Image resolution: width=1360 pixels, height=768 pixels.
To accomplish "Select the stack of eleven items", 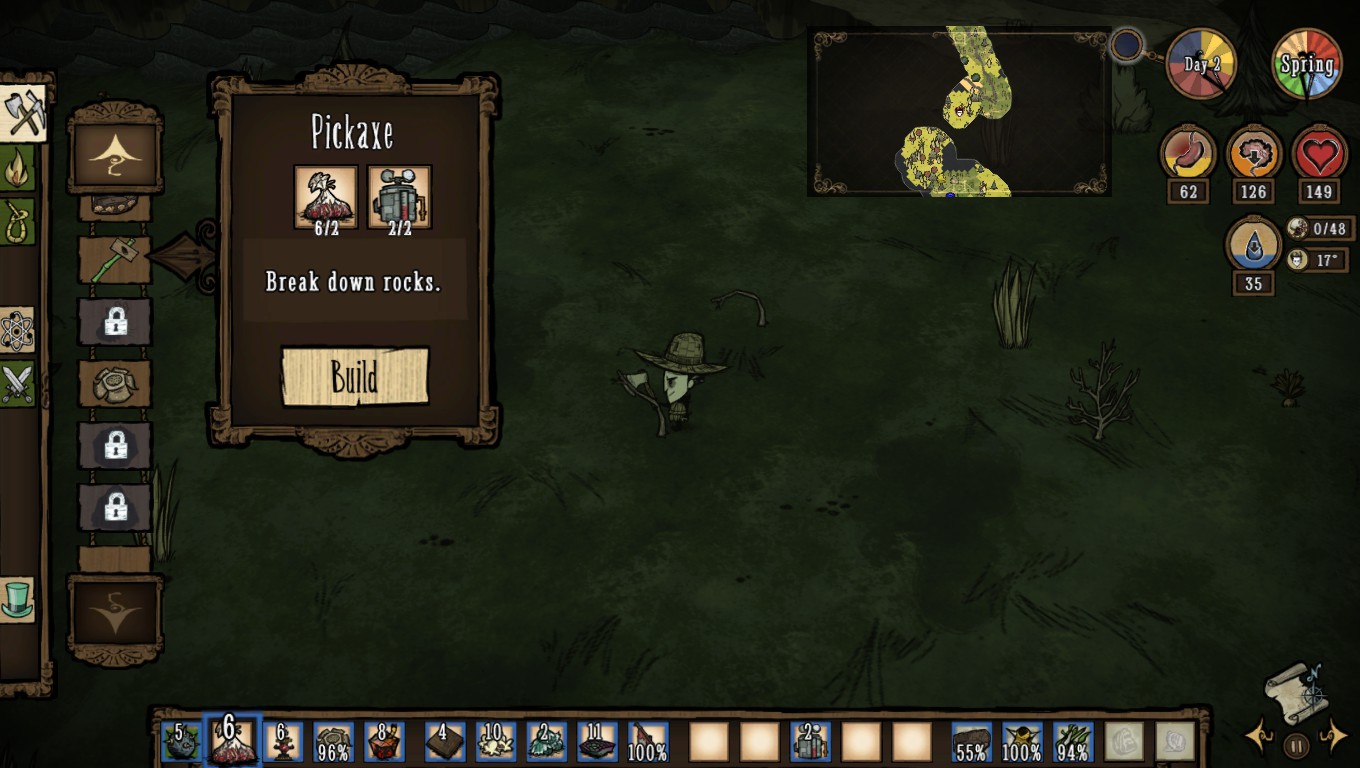I will [597, 742].
